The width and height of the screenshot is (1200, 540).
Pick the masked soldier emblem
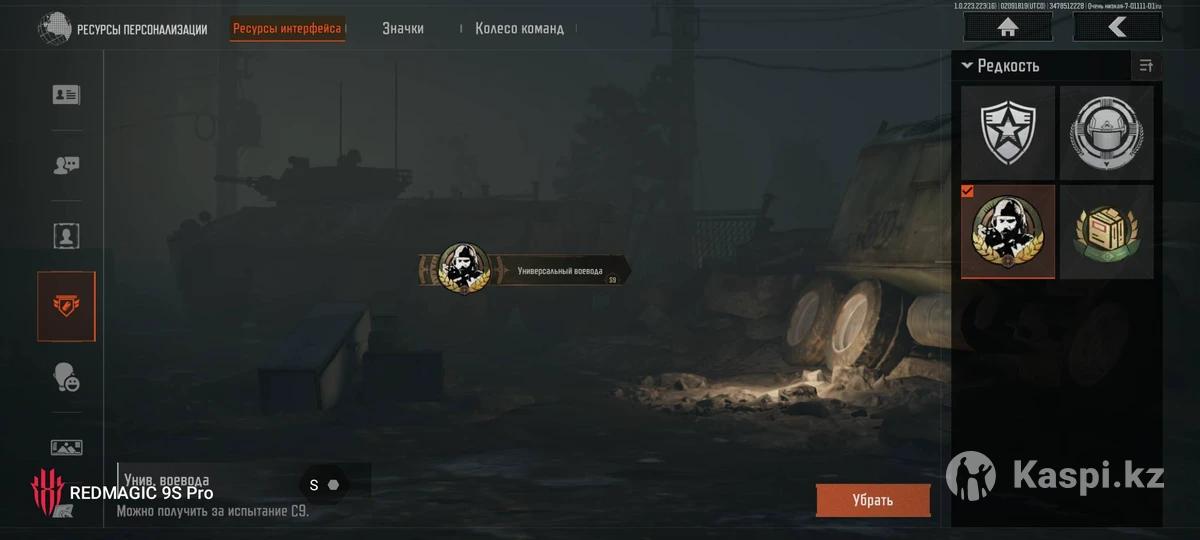1008,231
